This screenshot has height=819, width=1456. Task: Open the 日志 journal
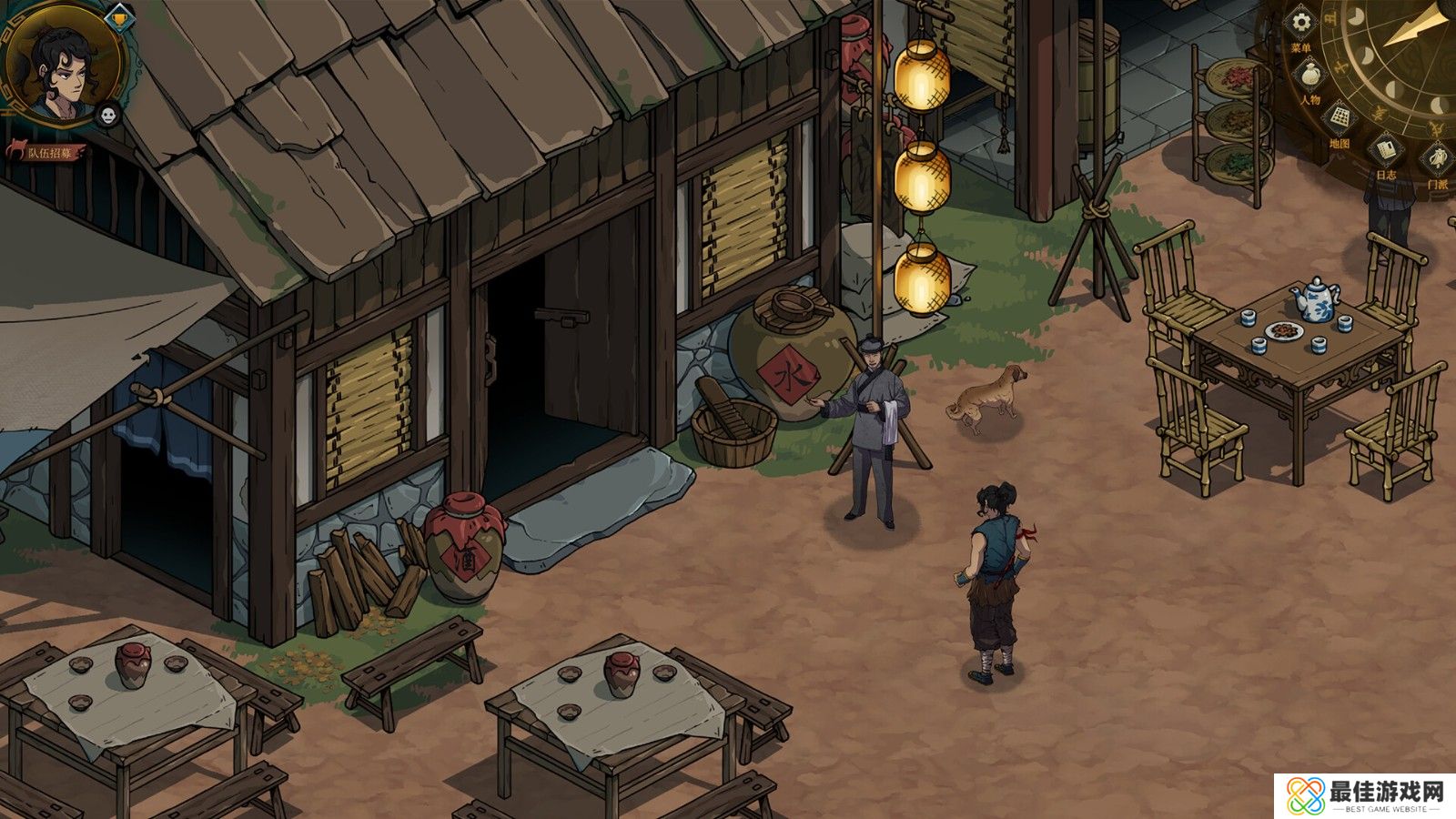click(1385, 150)
